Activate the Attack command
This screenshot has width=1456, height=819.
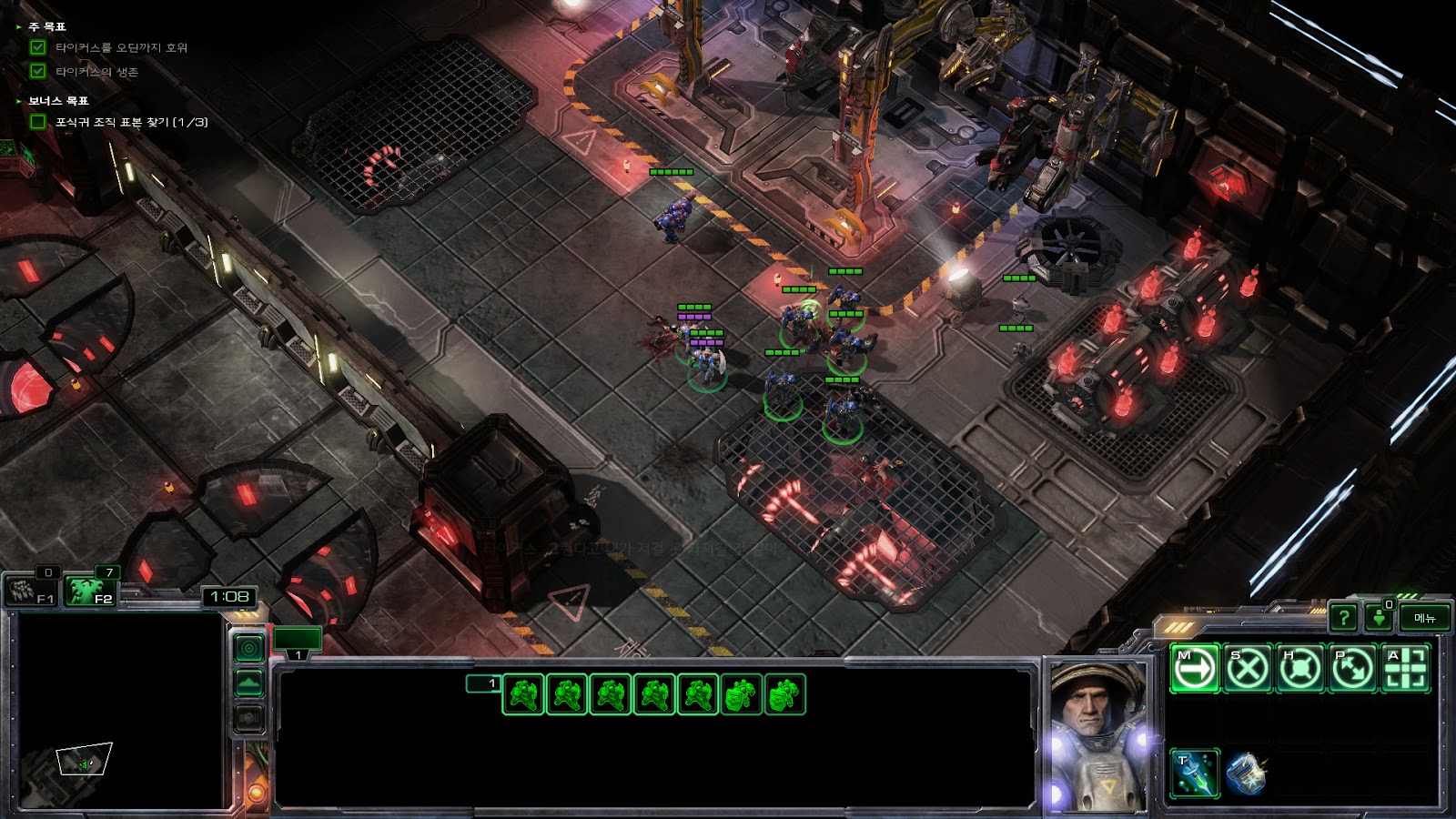point(1405,669)
